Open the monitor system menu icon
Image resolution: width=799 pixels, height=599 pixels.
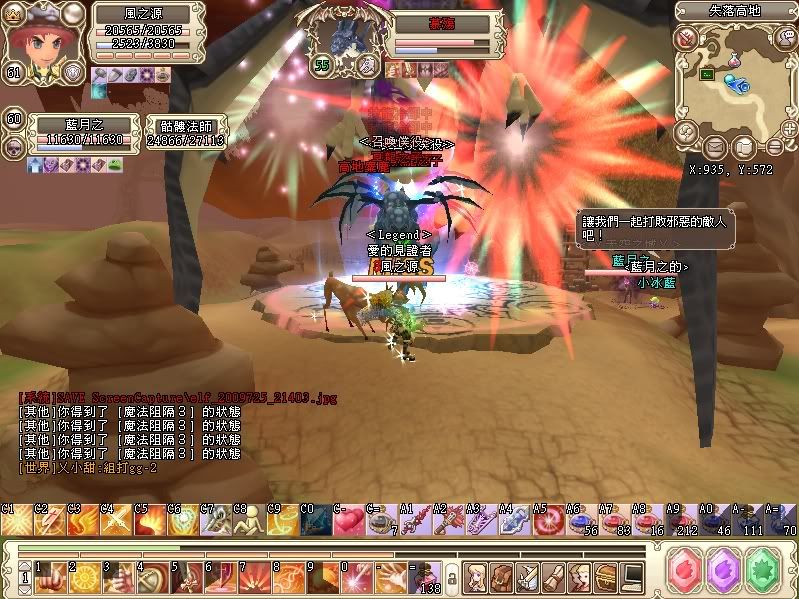coord(632,576)
